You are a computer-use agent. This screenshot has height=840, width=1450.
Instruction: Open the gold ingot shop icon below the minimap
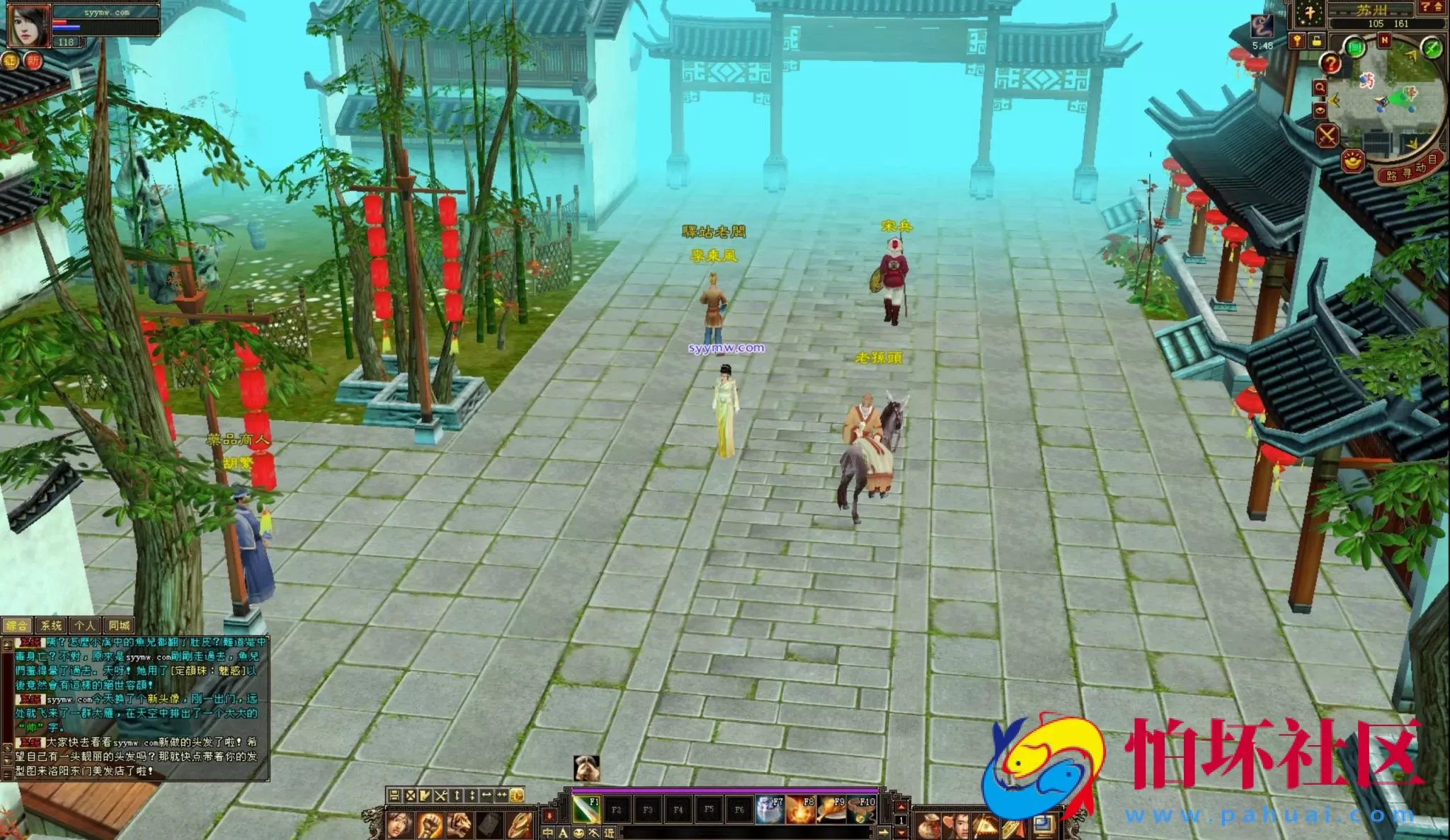(1352, 161)
